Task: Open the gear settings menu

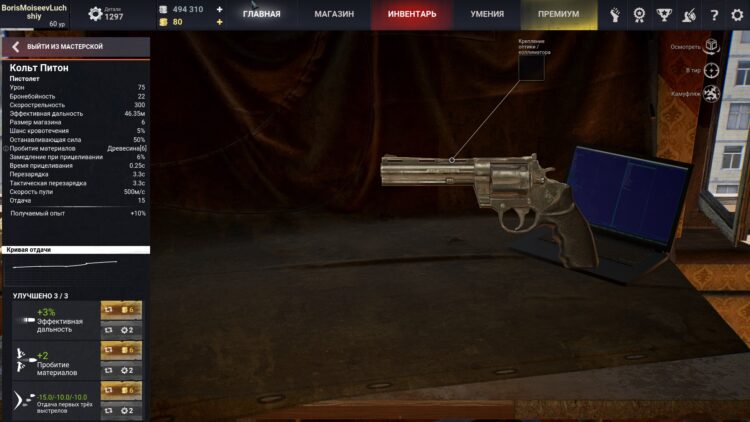Action: [737, 15]
